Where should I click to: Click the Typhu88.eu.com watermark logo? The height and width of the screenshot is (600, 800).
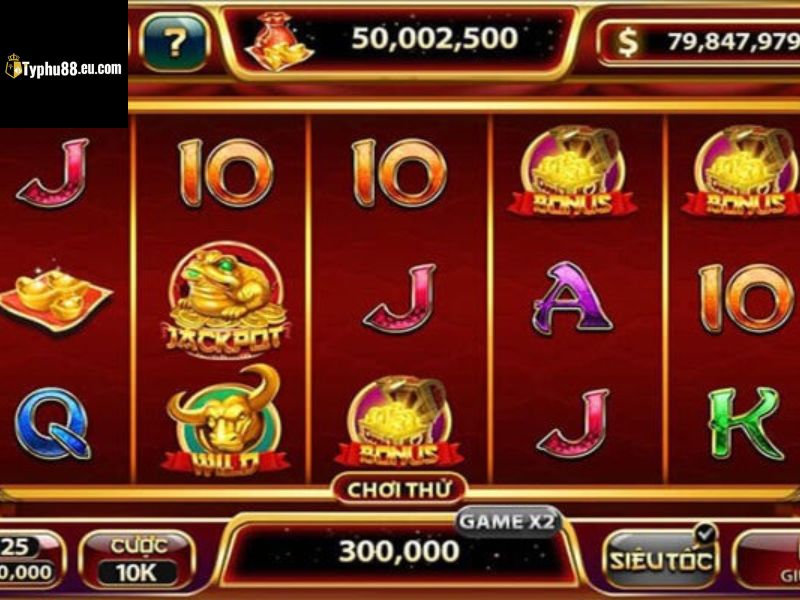coord(63,68)
